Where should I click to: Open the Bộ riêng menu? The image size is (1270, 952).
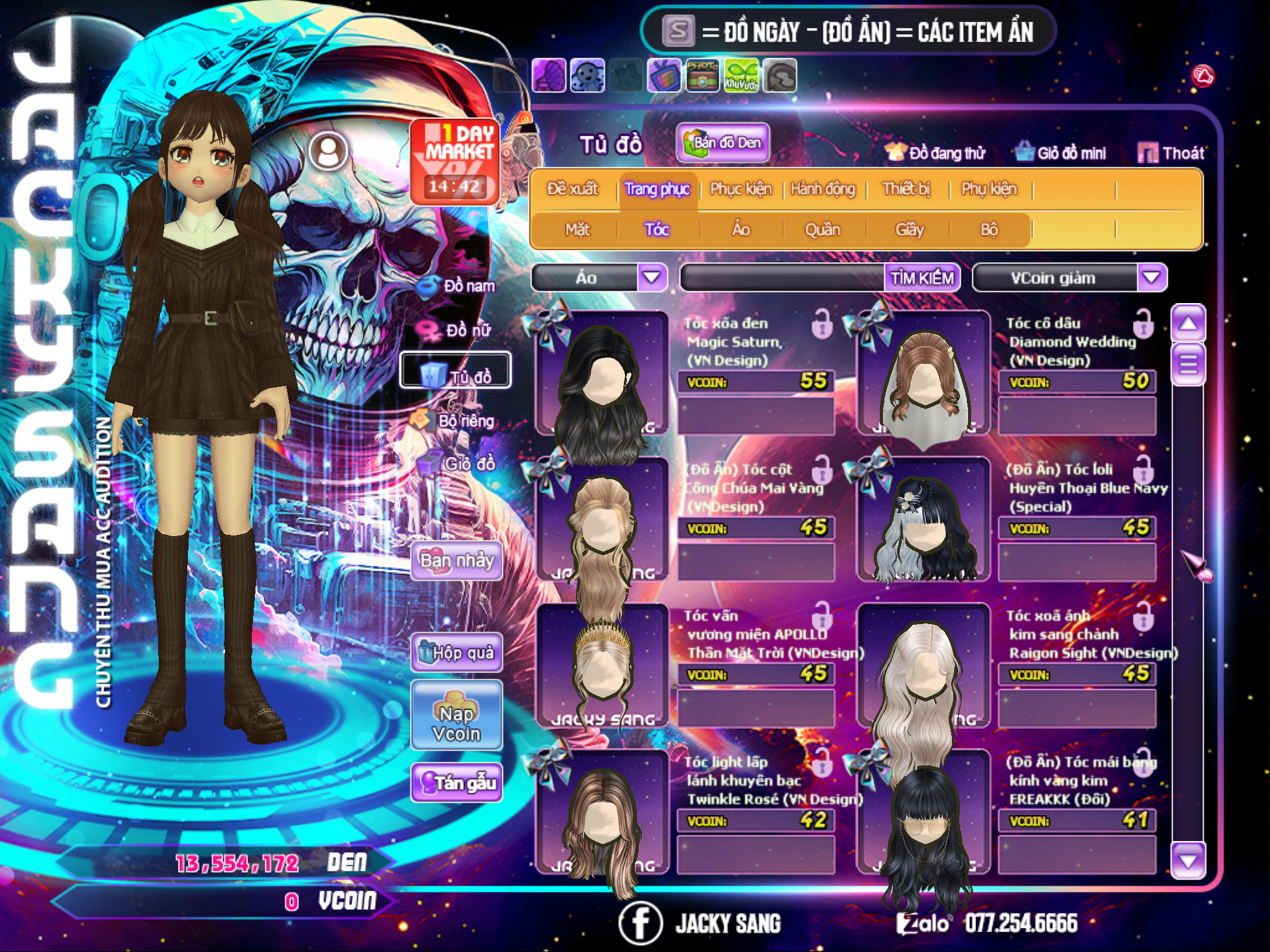click(x=458, y=421)
